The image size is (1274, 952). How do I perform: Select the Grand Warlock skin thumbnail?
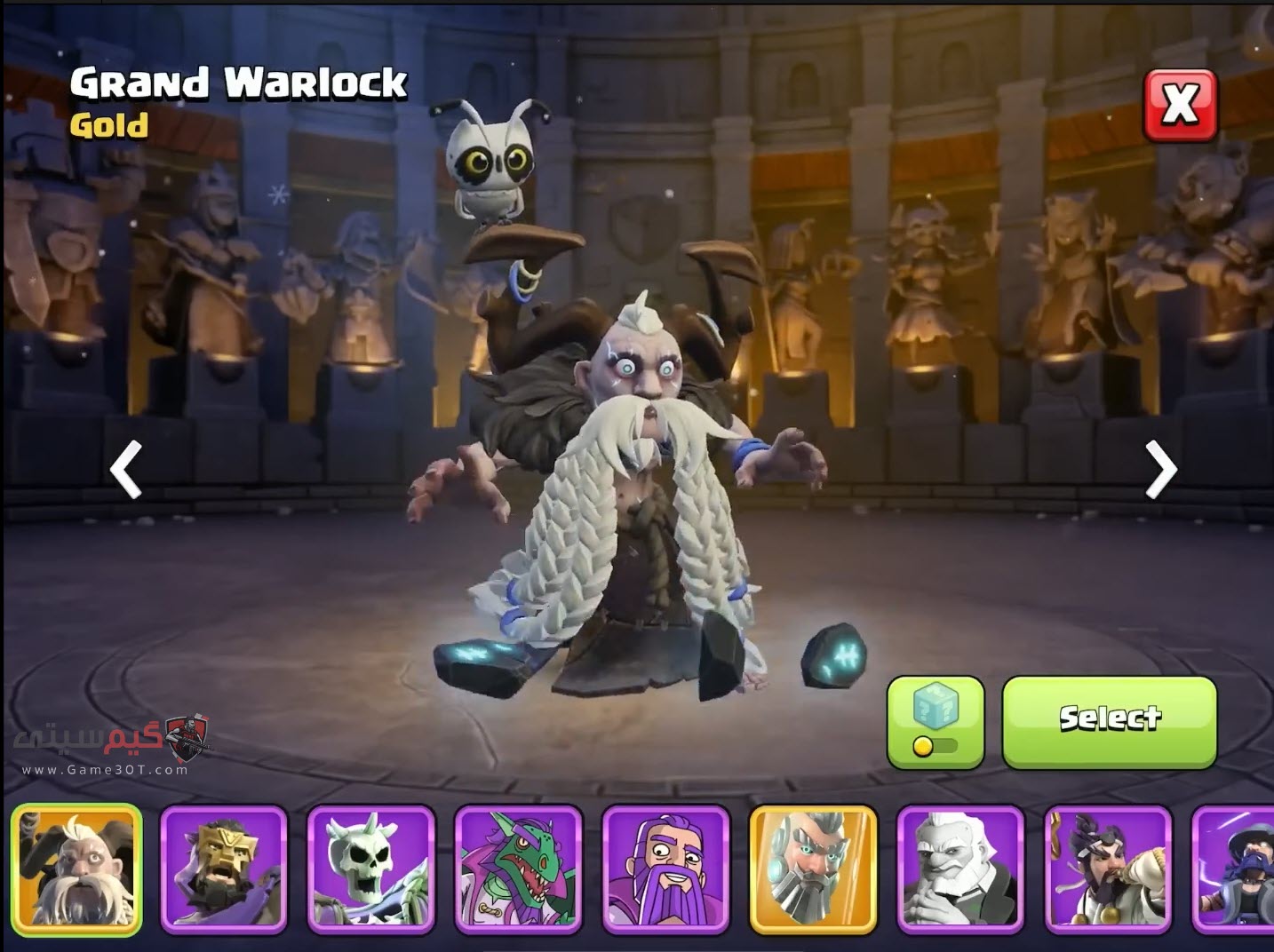(x=76, y=869)
